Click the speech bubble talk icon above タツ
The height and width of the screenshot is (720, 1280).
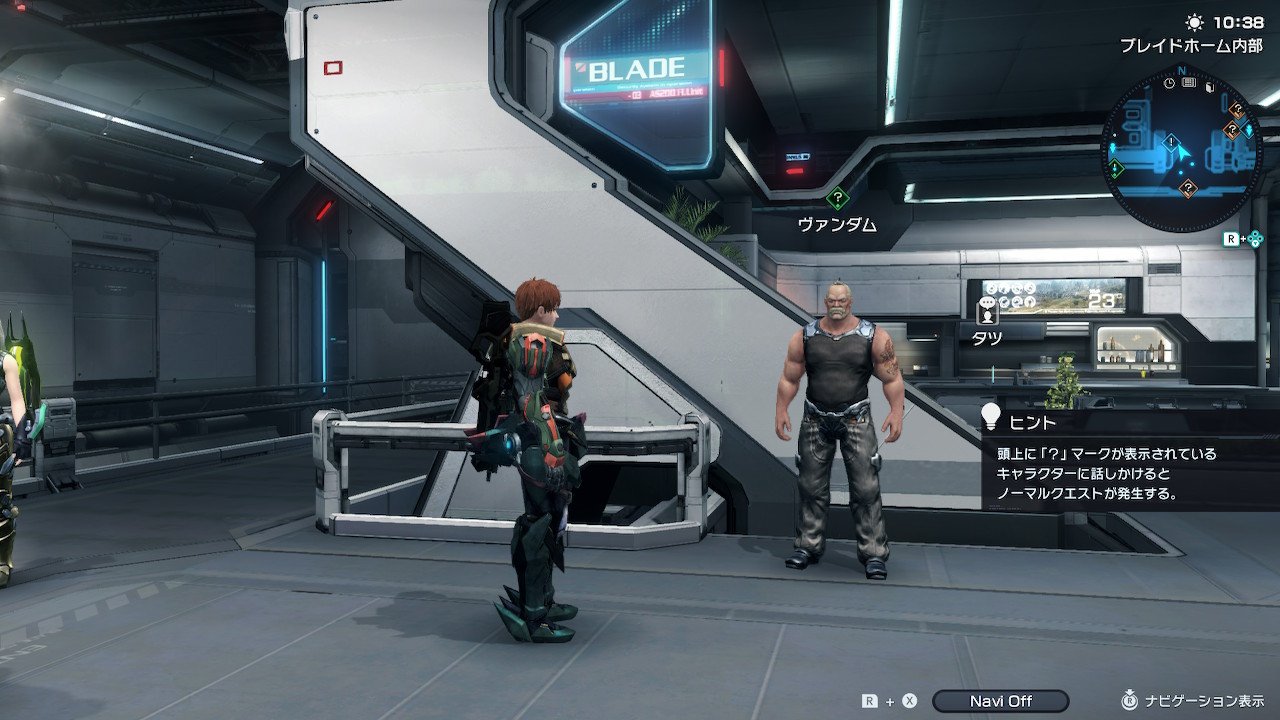[988, 303]
